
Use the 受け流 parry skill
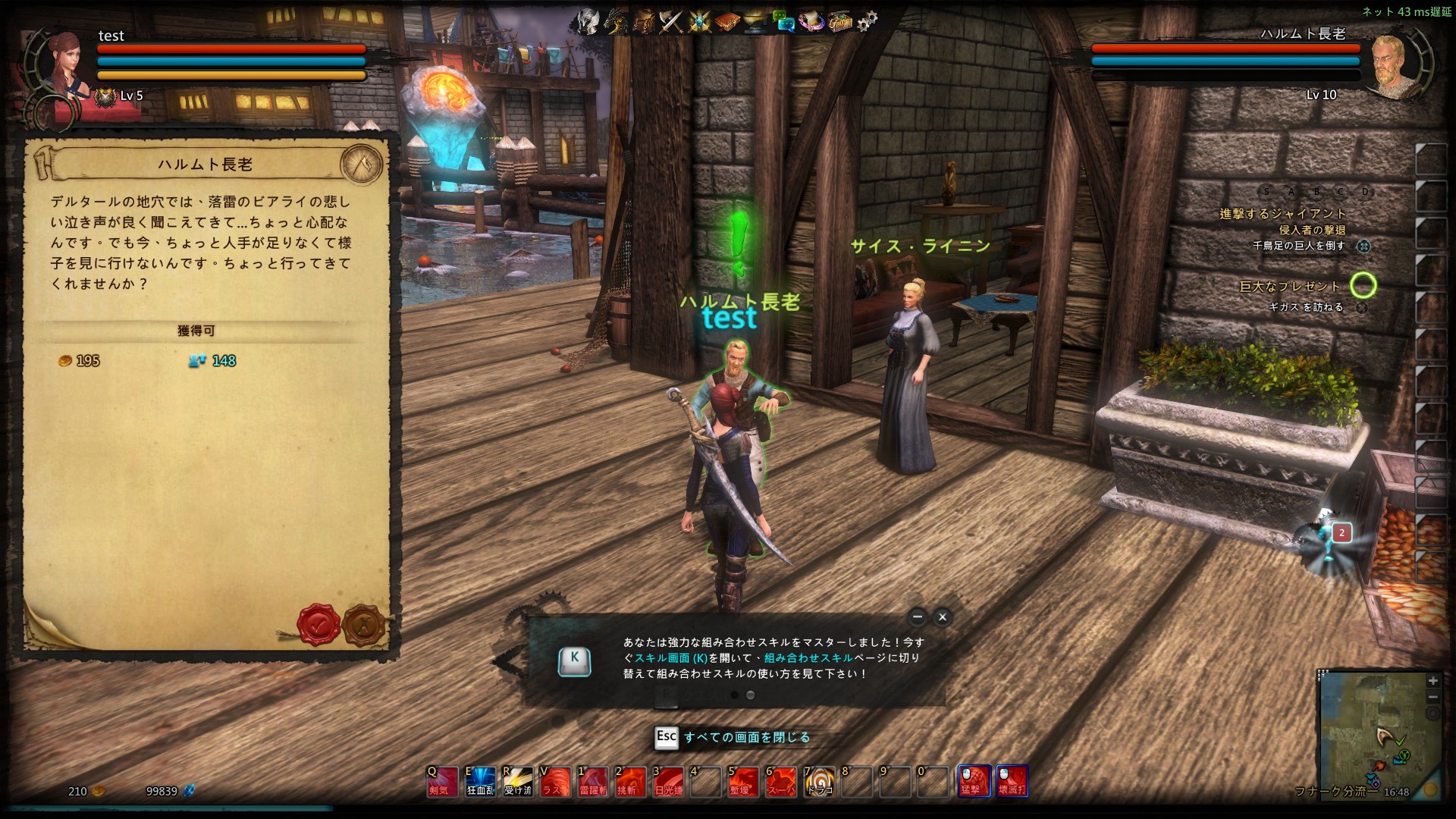(518, 781)
